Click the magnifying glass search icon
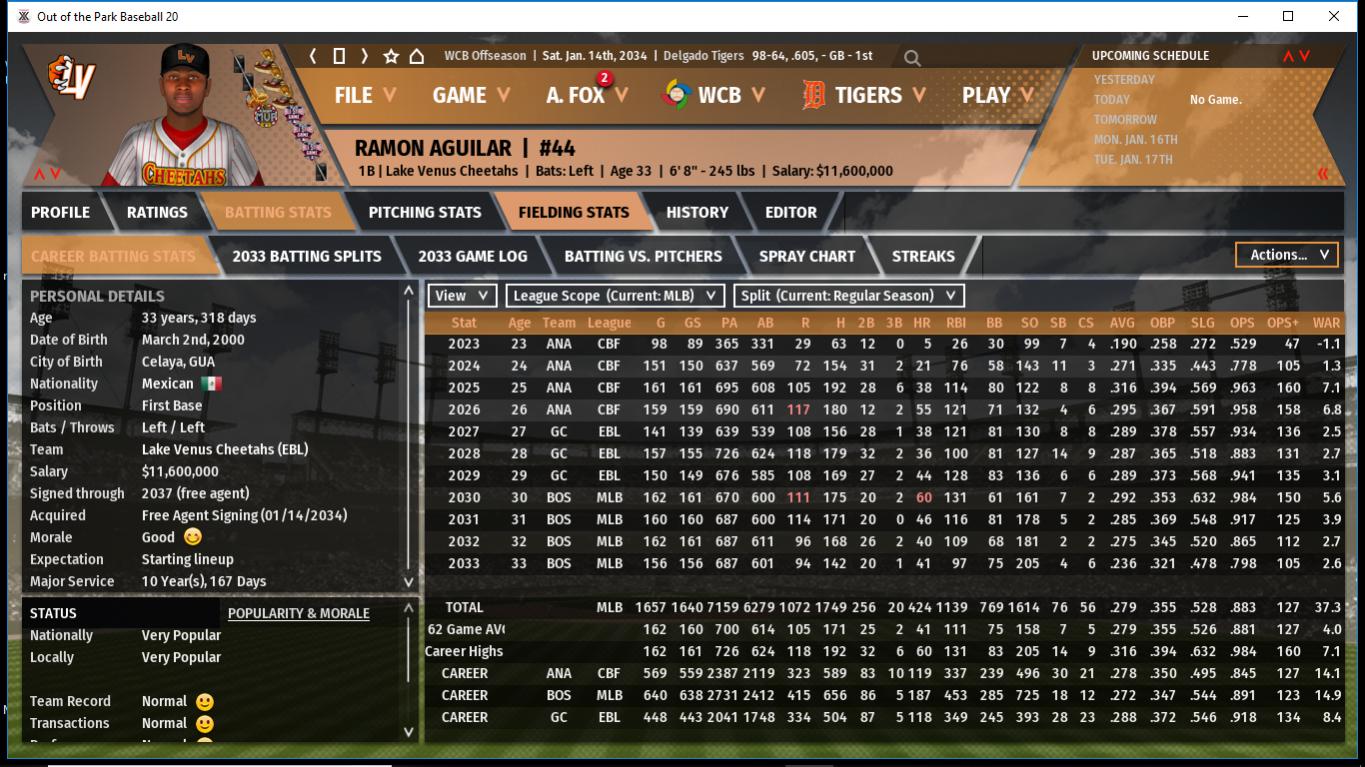This screenshot has width=1365, height=767. tap(912, 58)
